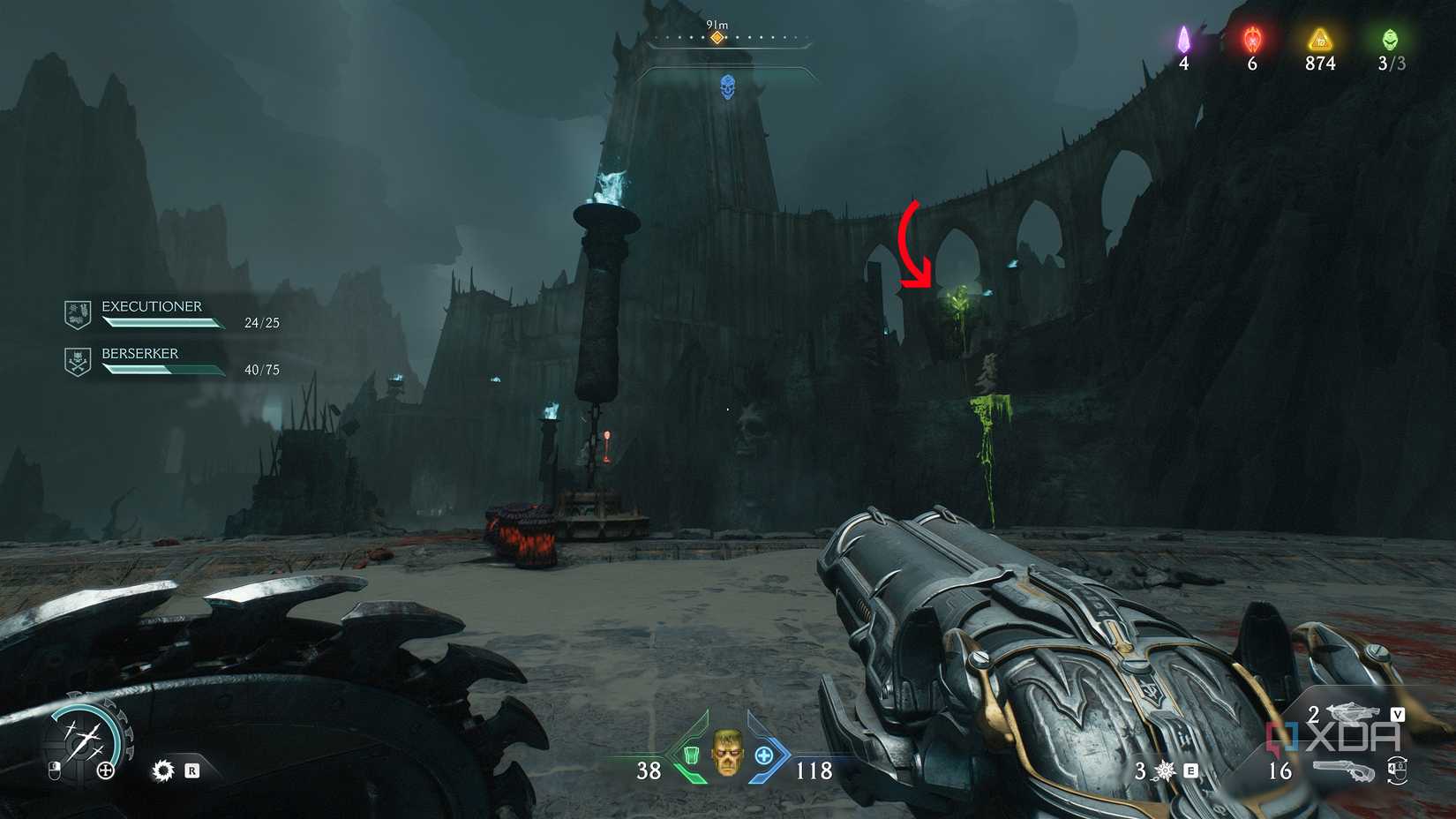
Task: Open the compass bar at the top
Action: [728, 37]
